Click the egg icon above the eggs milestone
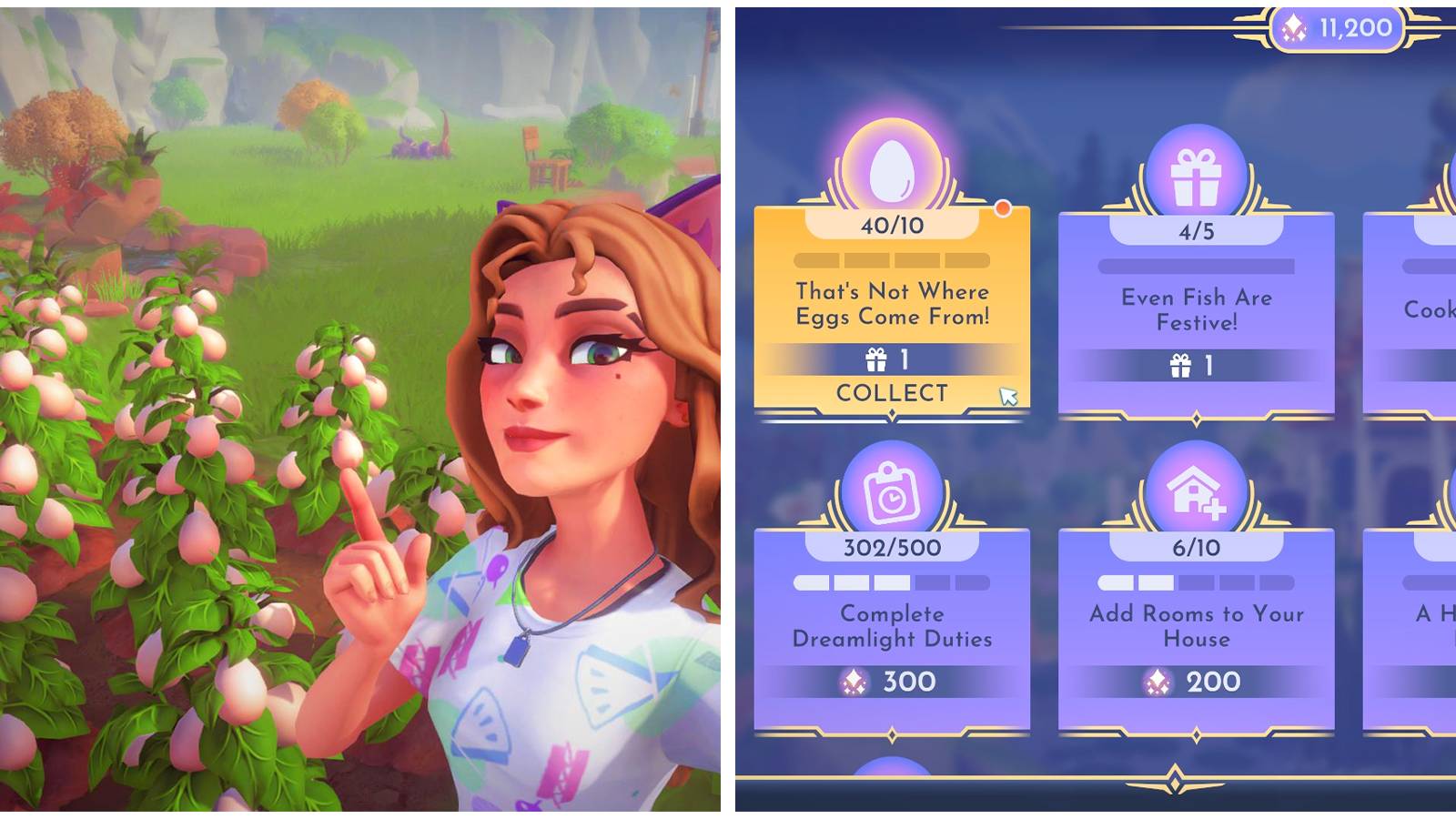 point(890,168)
